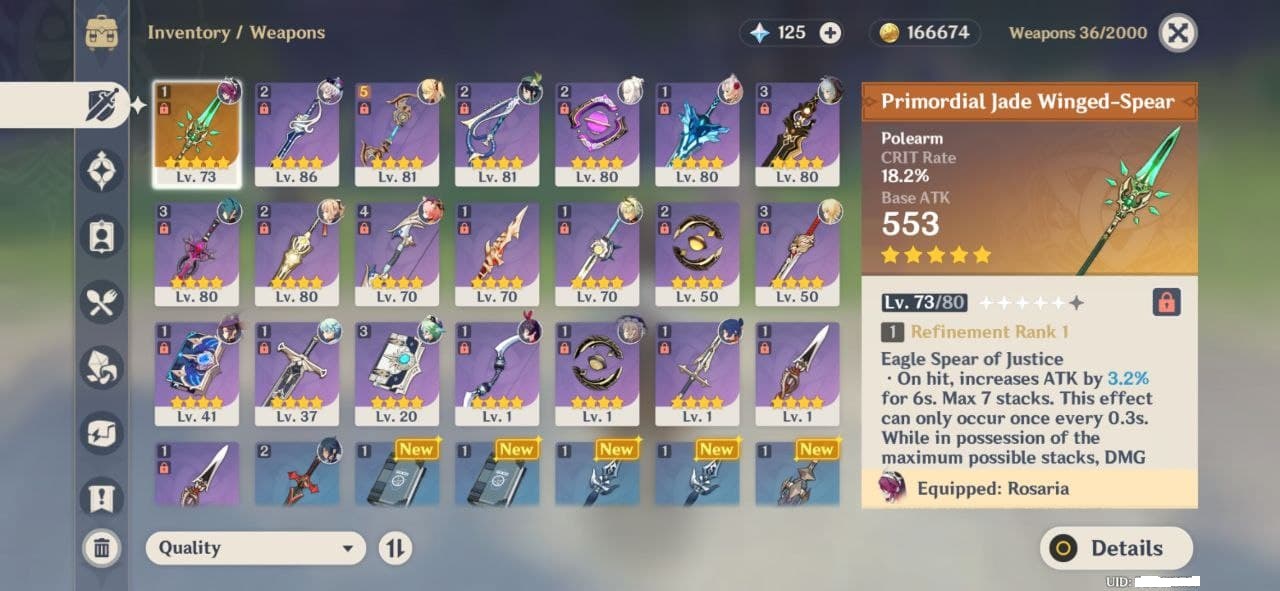Select the Lv. 86 weapon slot
Viewport: 1280px width, 591px height.
coord(297,134)
